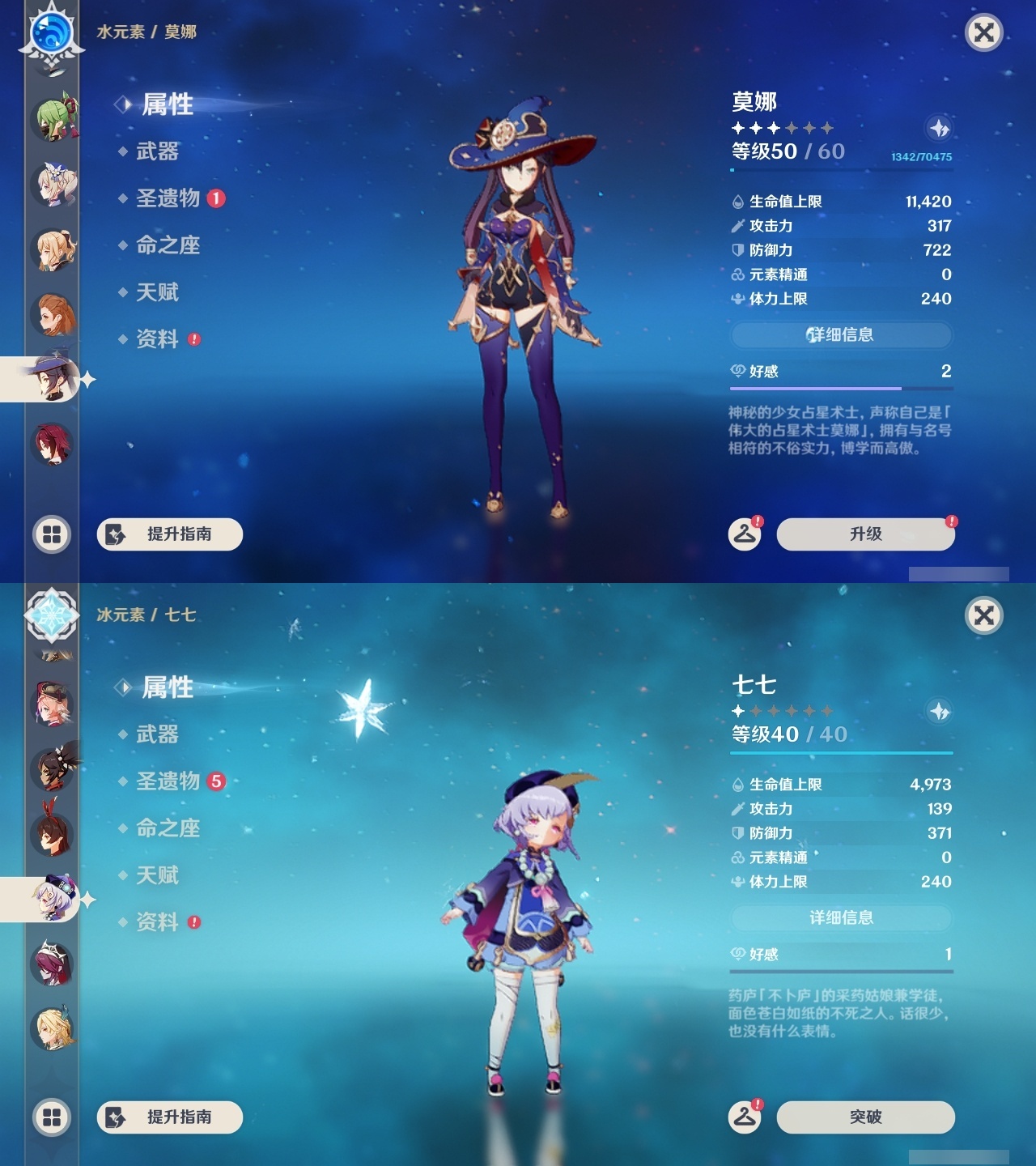Click the companion icon next to the 升级 button
The height and width of the screenshot is (1166, 1036).
click(x=744, y=534)
